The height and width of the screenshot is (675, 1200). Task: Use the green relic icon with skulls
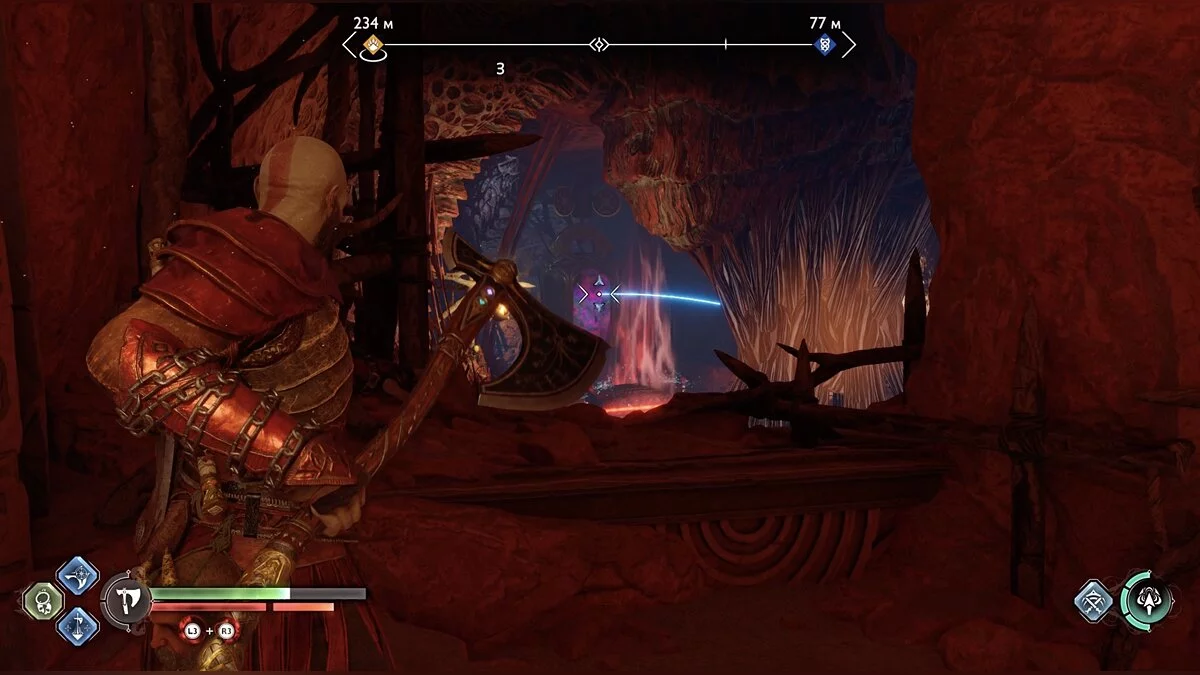click(x=44, y=601)
